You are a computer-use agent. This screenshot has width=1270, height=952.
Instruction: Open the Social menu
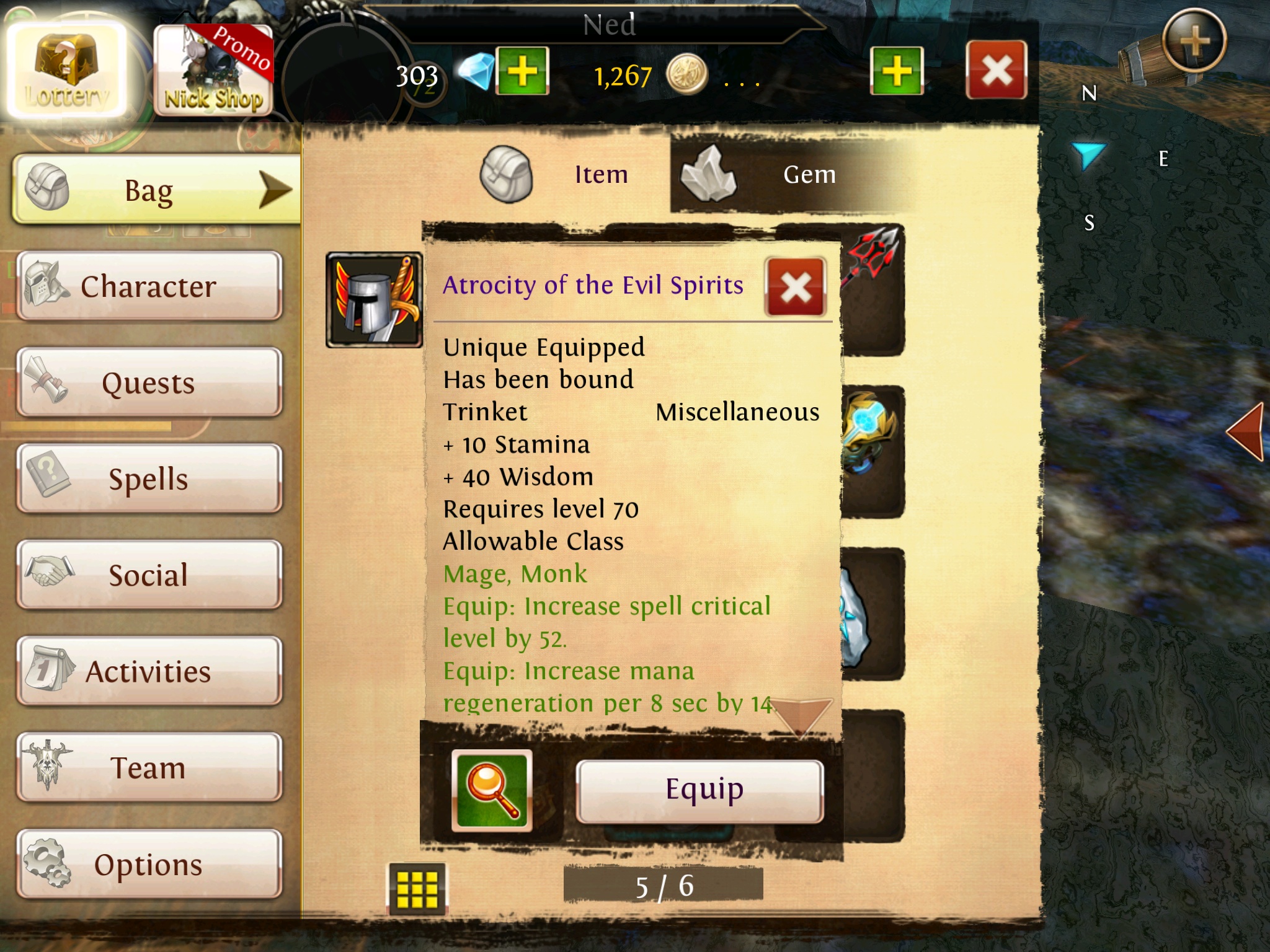(149, 575)
